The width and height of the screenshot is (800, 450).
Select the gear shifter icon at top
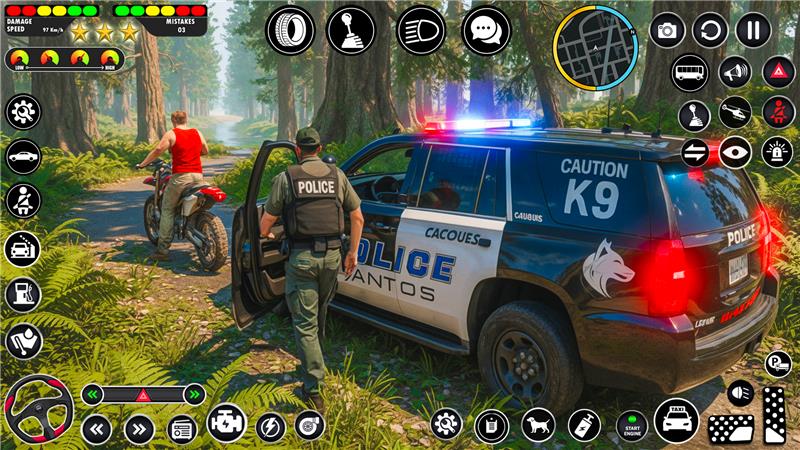tap(351, 31)
